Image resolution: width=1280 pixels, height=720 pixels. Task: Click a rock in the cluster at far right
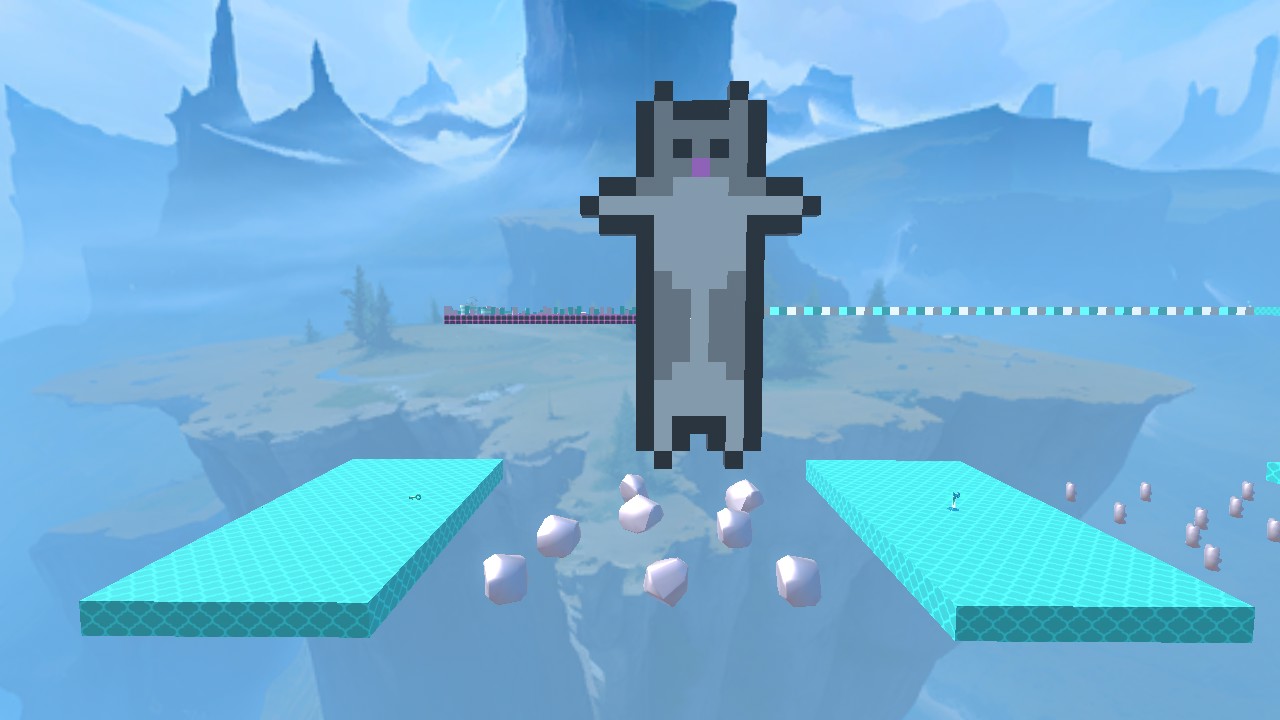(x=1145, y=493)
